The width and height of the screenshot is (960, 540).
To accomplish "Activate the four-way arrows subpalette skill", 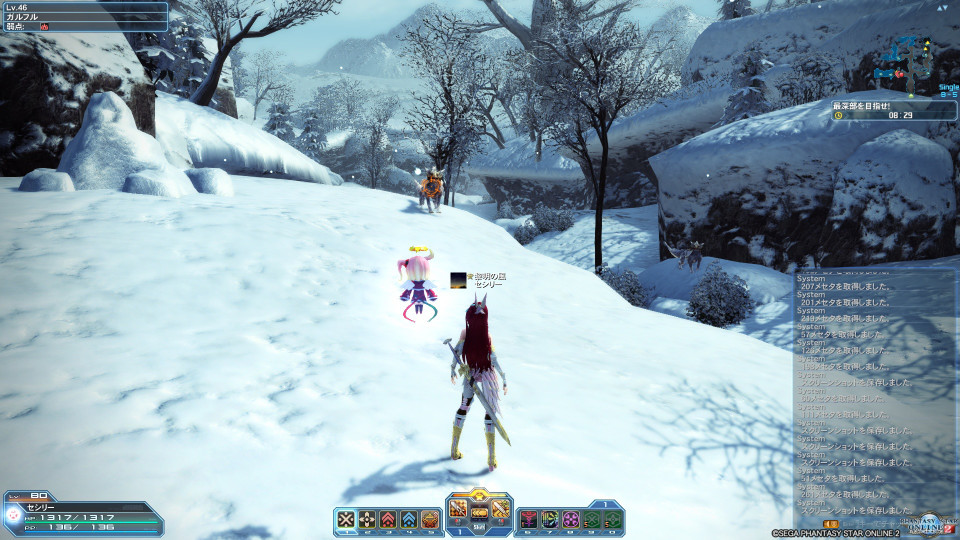I will 367,519.
